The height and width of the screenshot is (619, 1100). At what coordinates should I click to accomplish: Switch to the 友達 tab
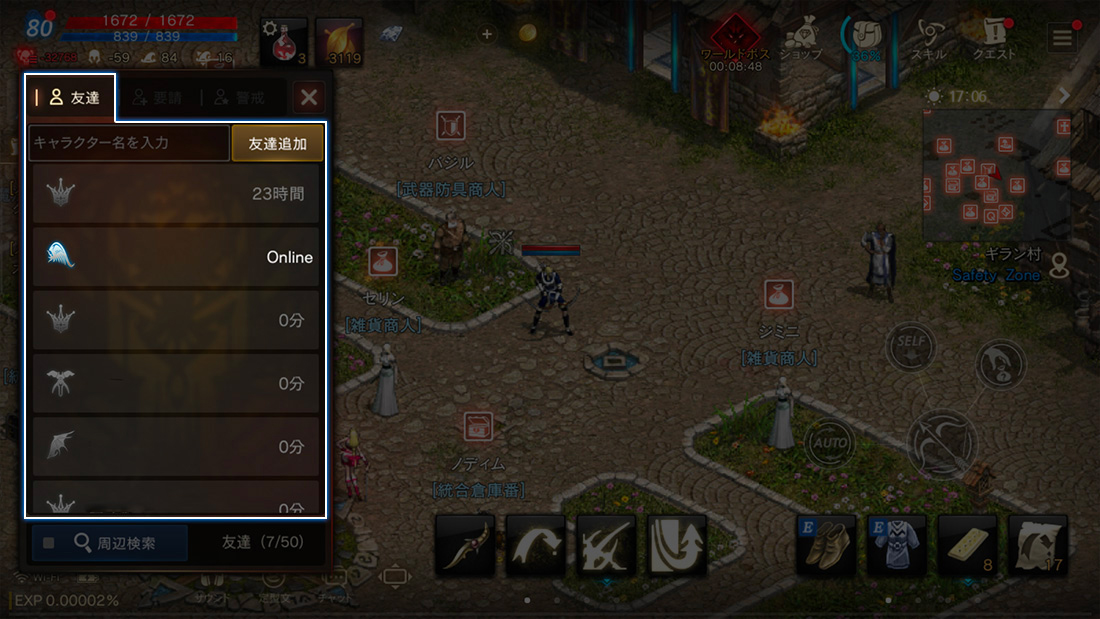tap(70, 97)
